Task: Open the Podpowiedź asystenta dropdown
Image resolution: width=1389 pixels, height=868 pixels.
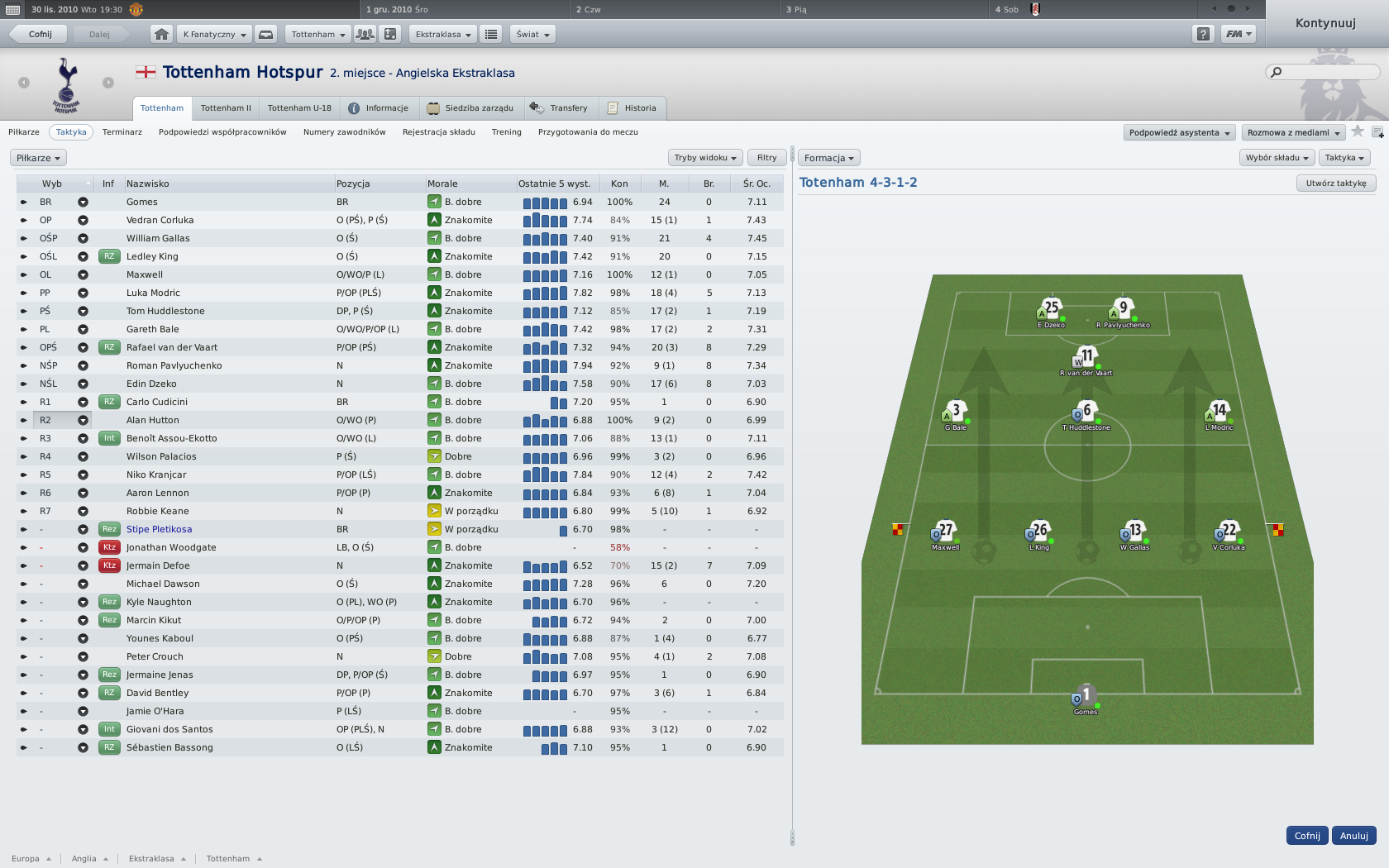Action: (1179, 132)
